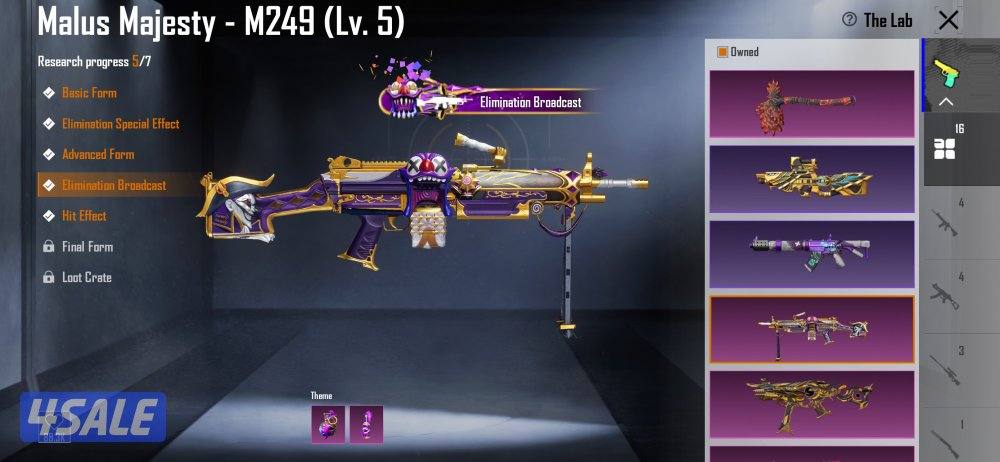Select the Elimination Broadcast entry in the list
1000x462 pixels.
pos(113,185)
